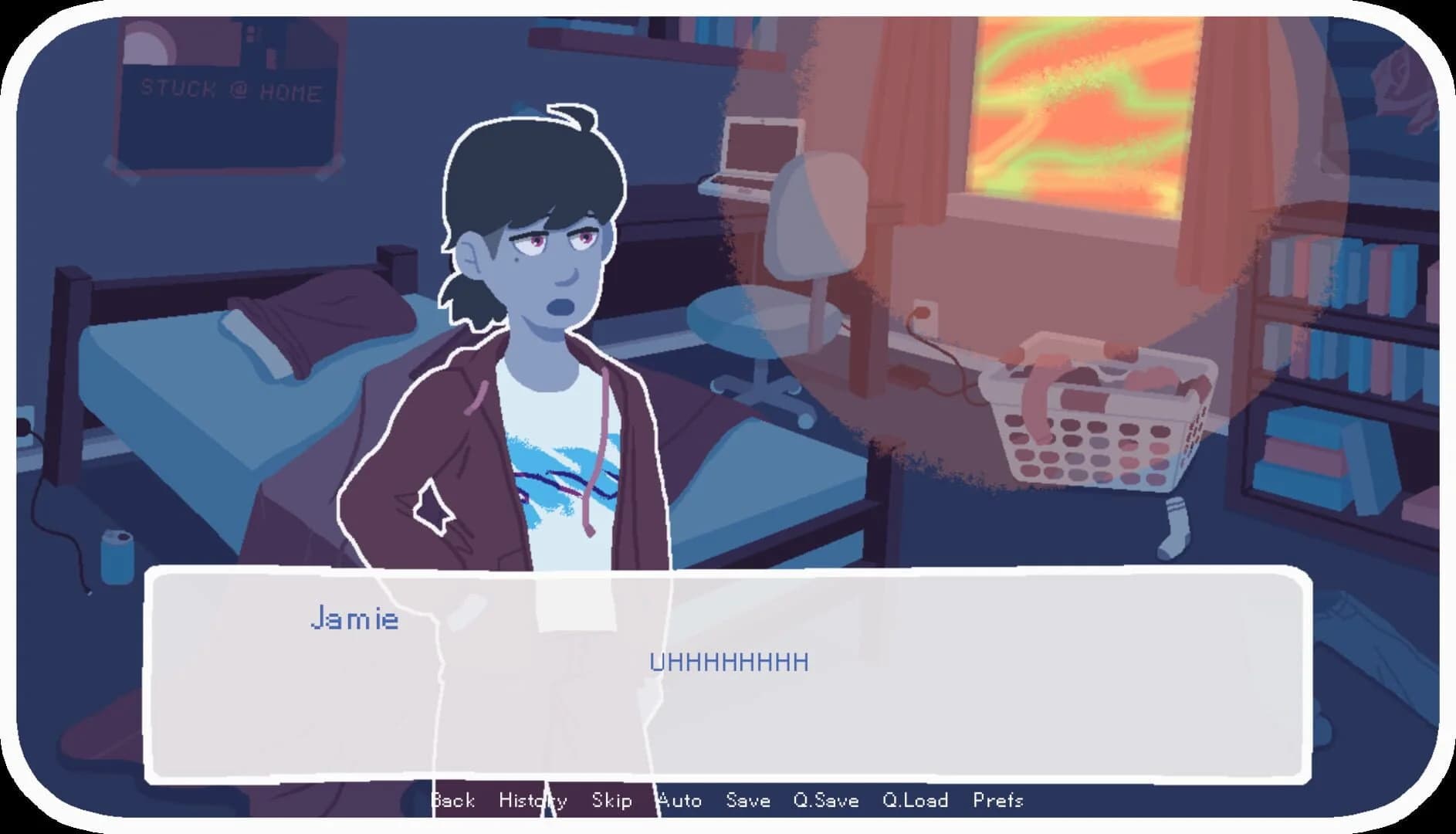
Task: Open the Prefs settings menu
Action: click(x=999, y=801)
